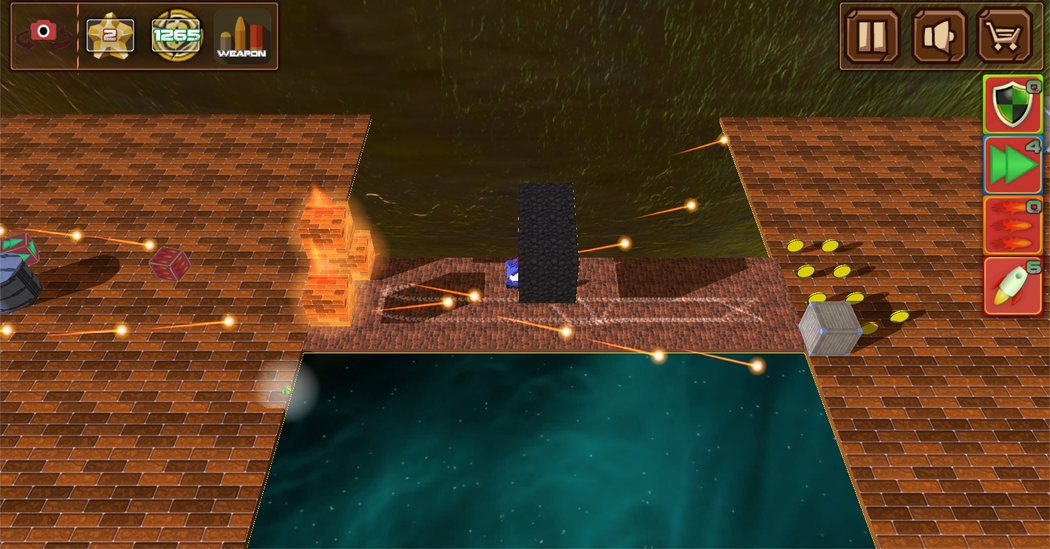Activate the fireball power-up
The height and width of the screenshot is (549, 1050).
(1012, 225)
